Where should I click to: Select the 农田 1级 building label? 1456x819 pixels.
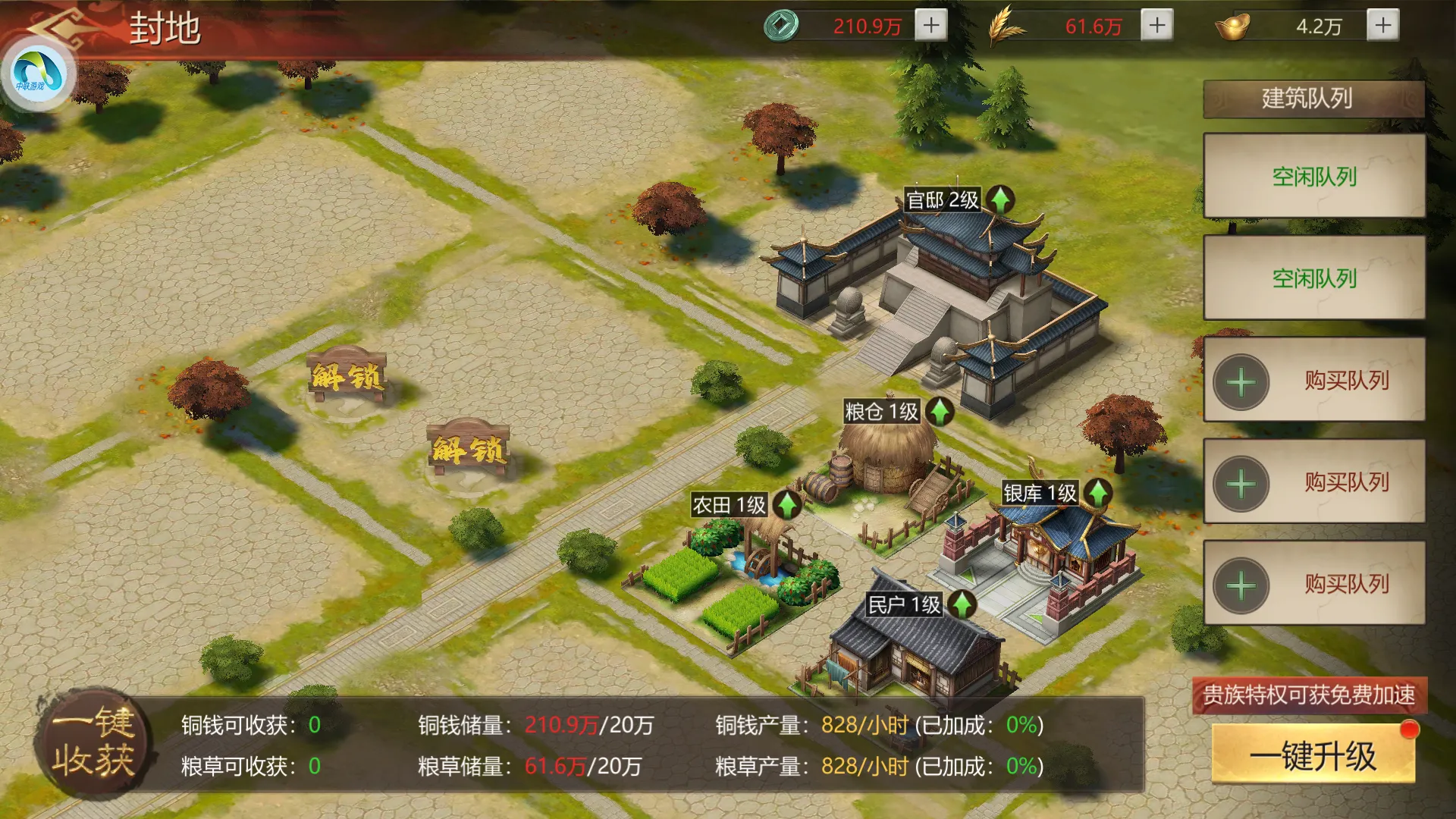click(x=729, y=505)
